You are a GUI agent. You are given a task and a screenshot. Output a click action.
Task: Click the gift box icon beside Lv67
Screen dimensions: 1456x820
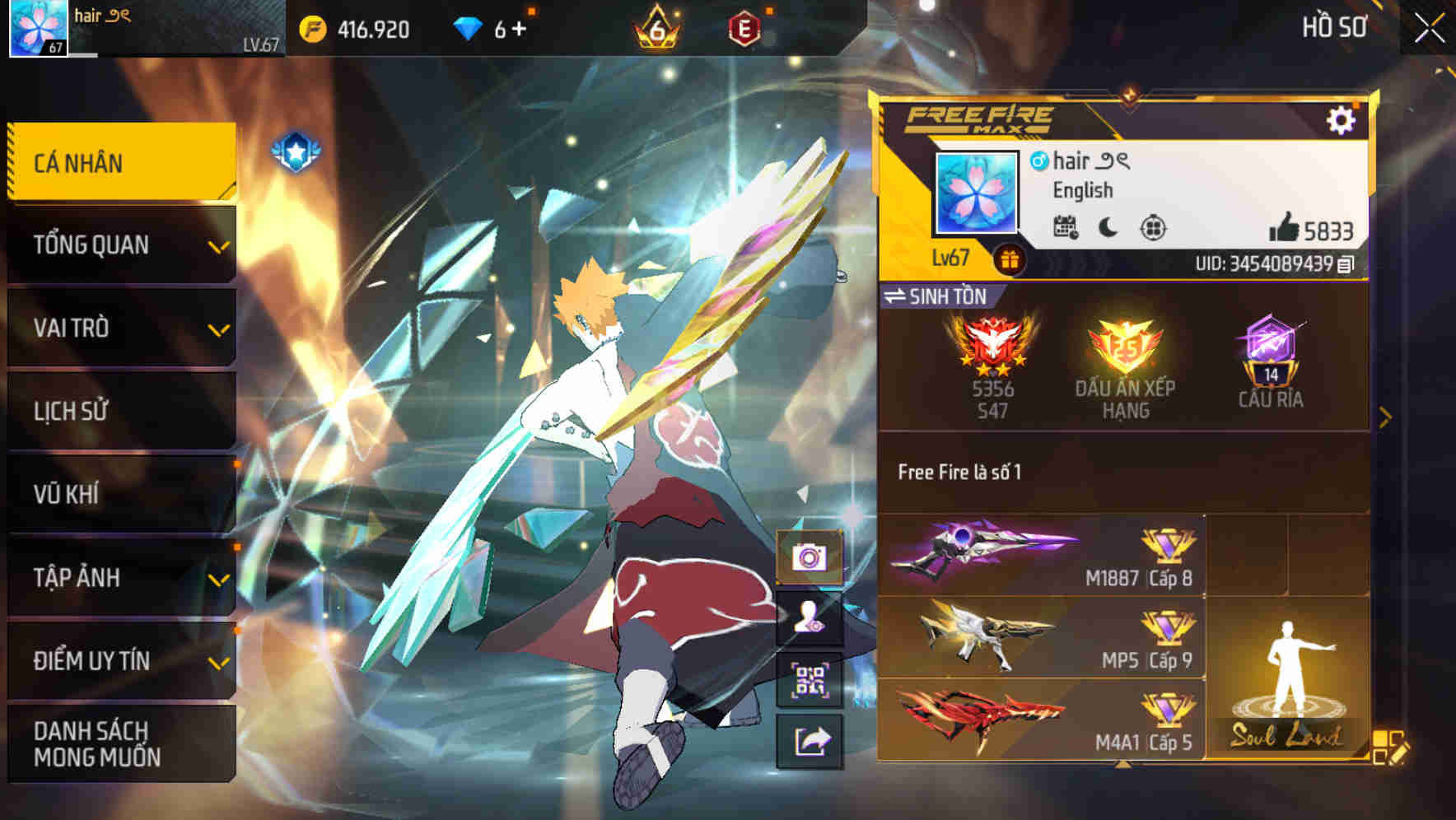(1009, 263)
